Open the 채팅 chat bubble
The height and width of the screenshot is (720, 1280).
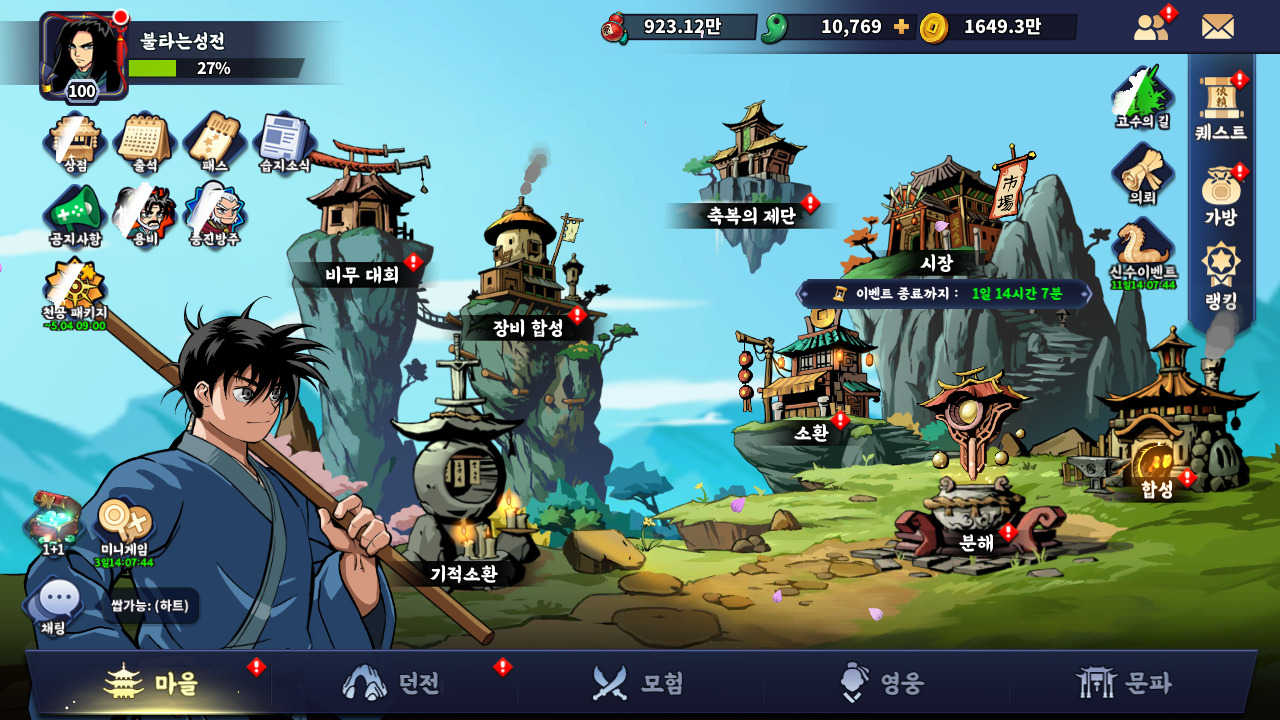click(57, 604)
